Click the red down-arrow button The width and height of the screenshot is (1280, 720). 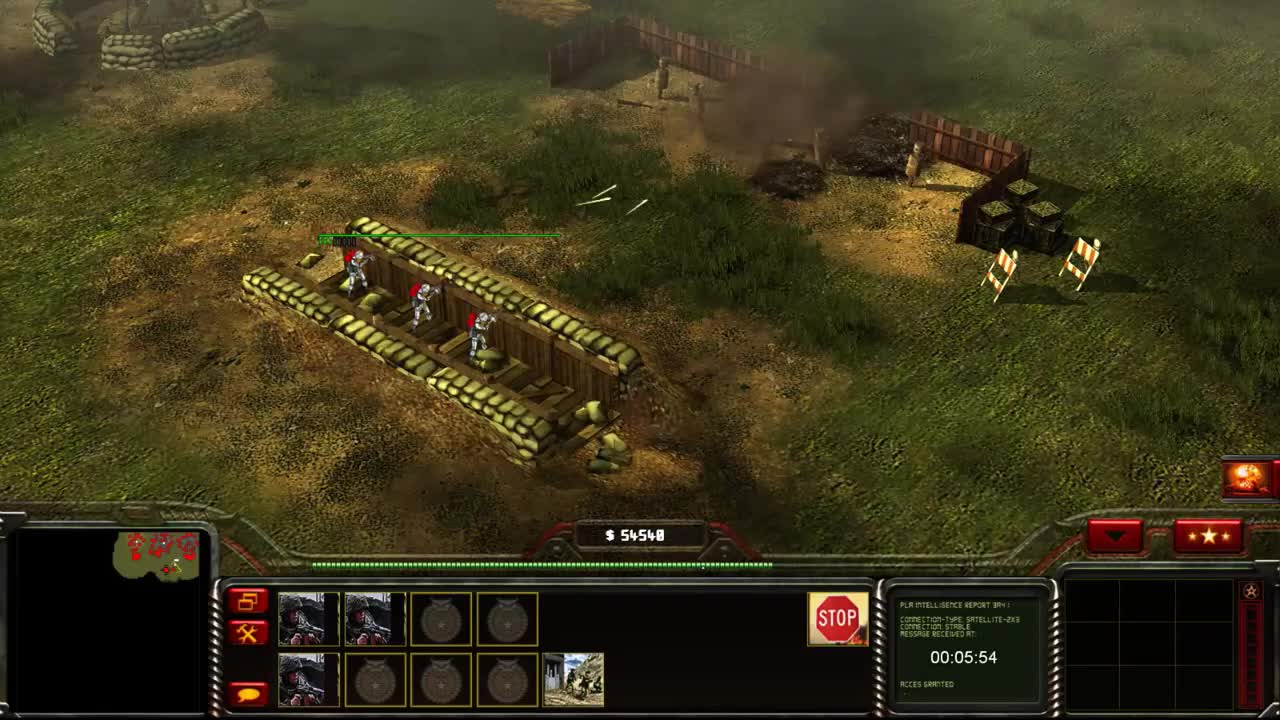click(1115, 536)
